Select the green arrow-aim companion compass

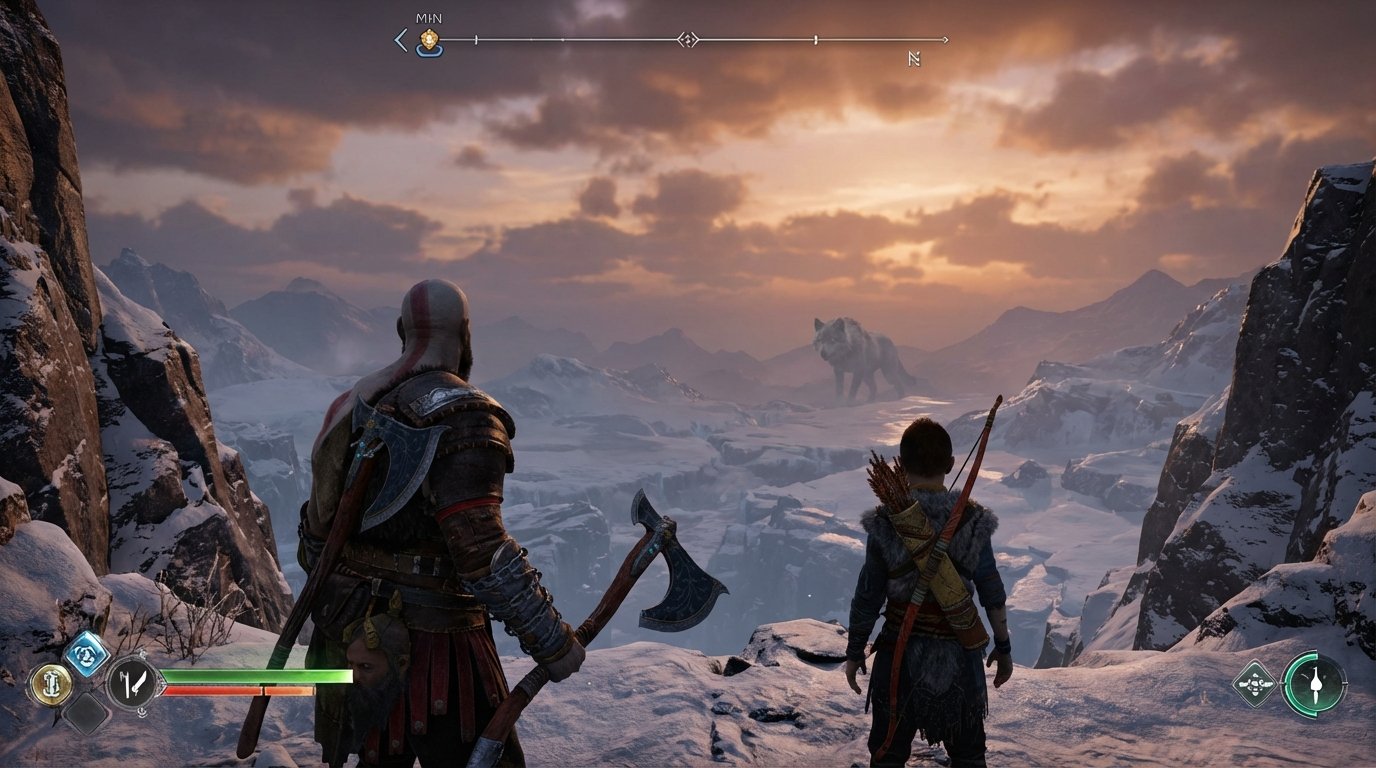pos(1317,685)
